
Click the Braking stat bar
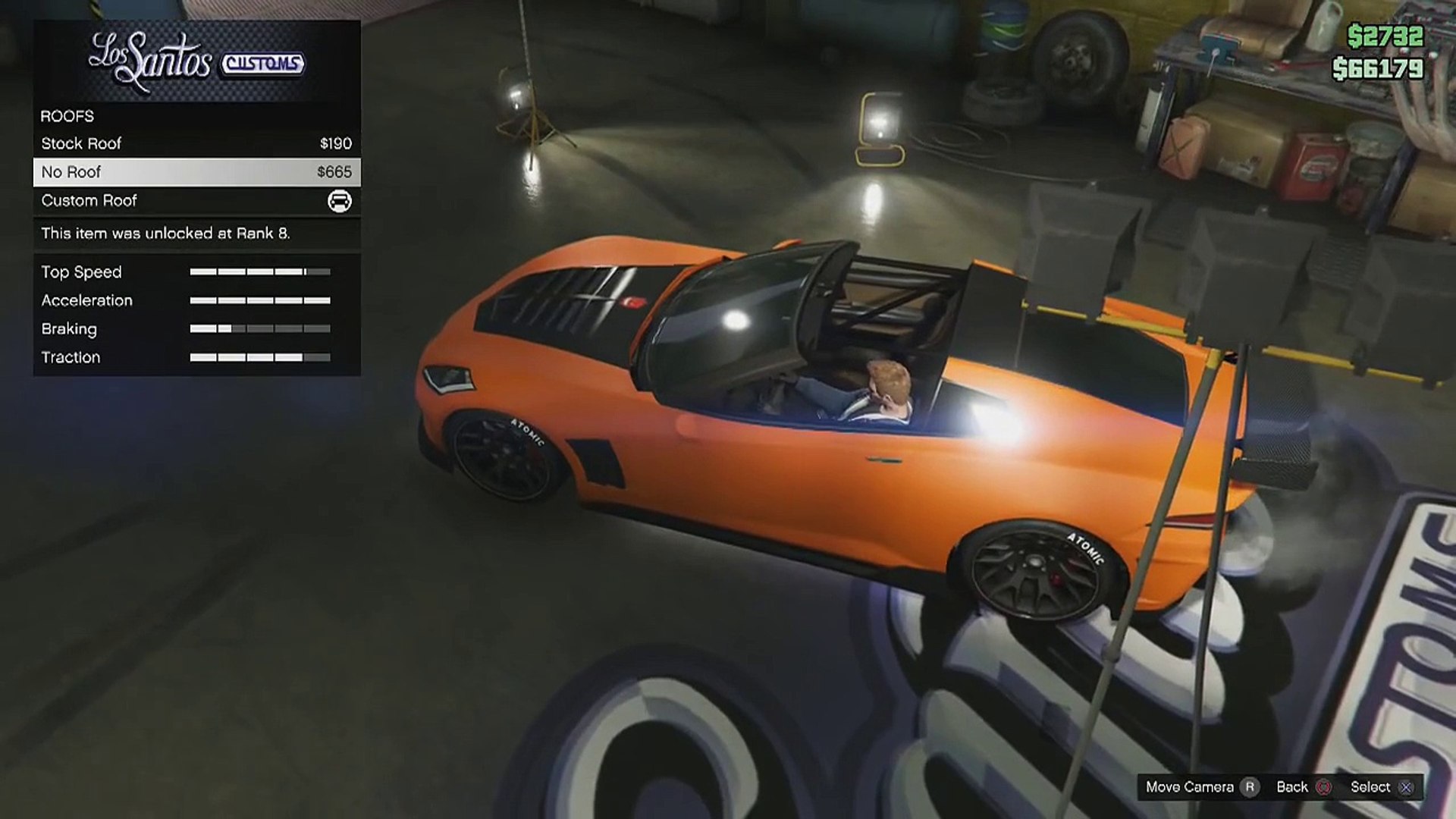[x=262, y=328]
